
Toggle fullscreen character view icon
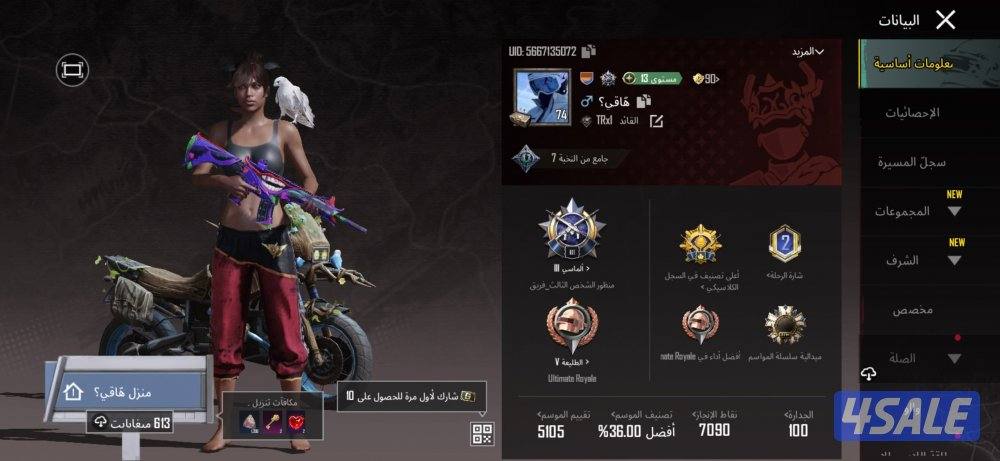point(73,69)
